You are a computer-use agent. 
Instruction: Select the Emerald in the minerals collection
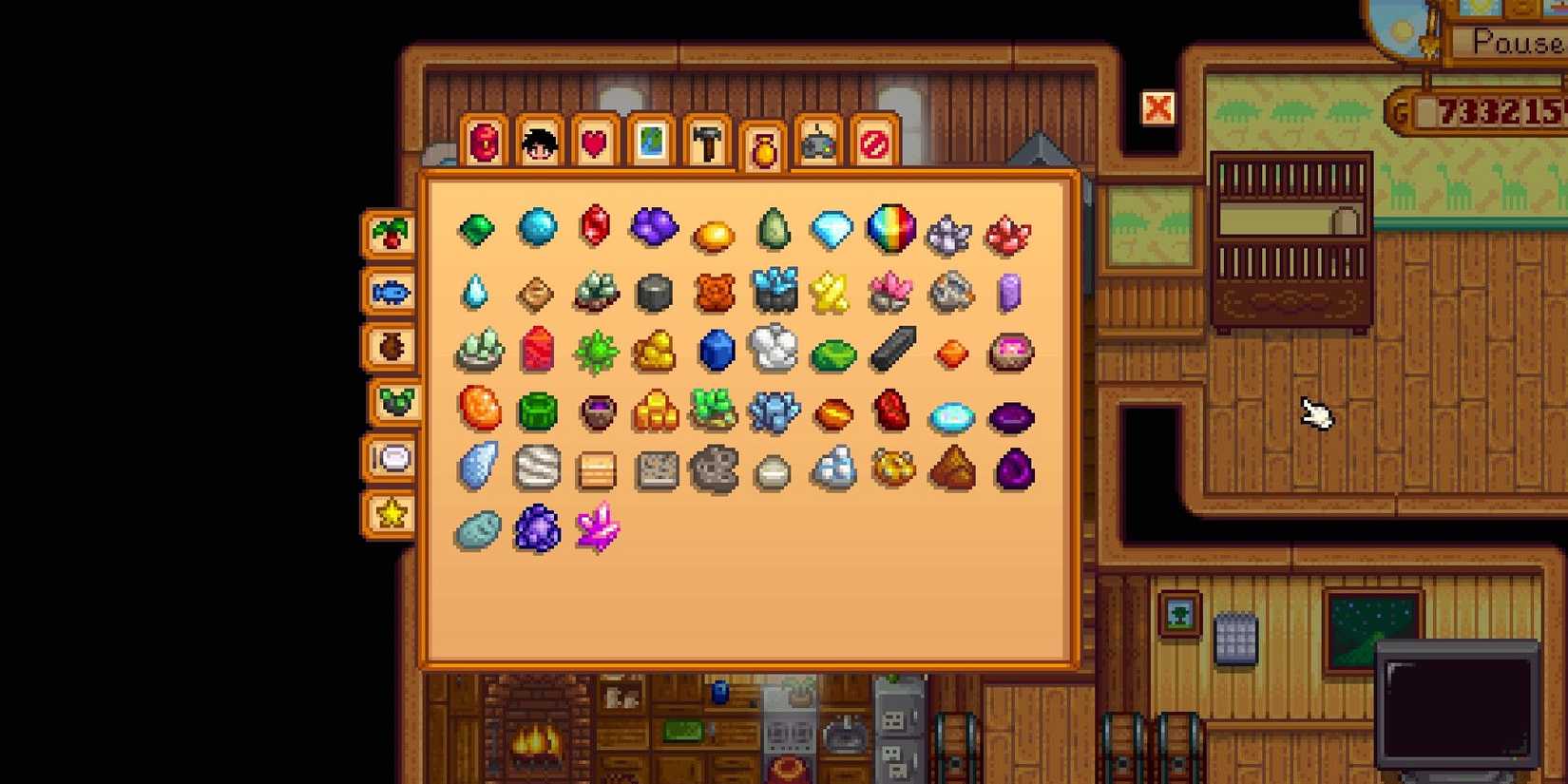476,228
